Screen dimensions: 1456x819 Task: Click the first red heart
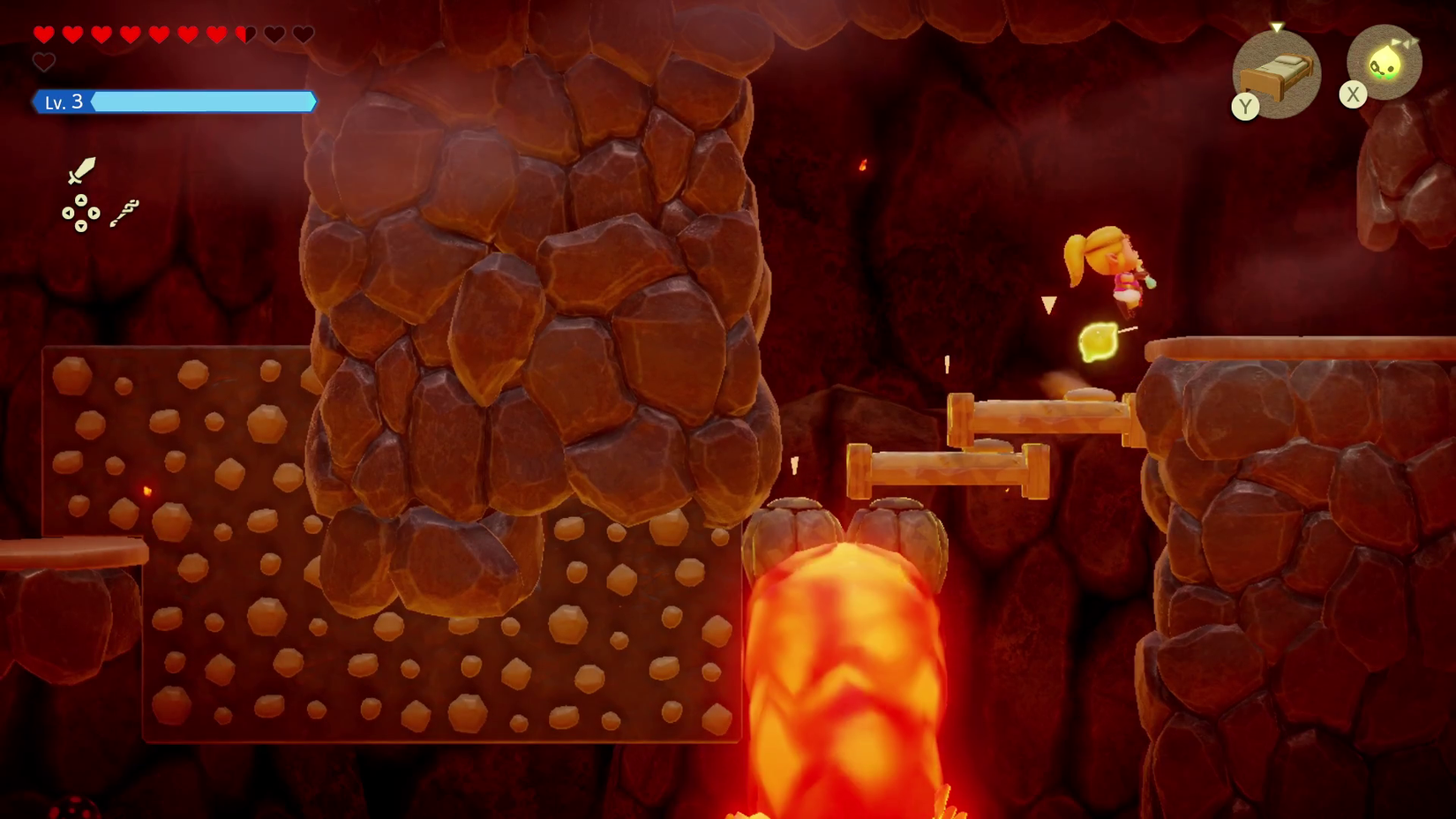pyautogui.click(x=44, y=34)
